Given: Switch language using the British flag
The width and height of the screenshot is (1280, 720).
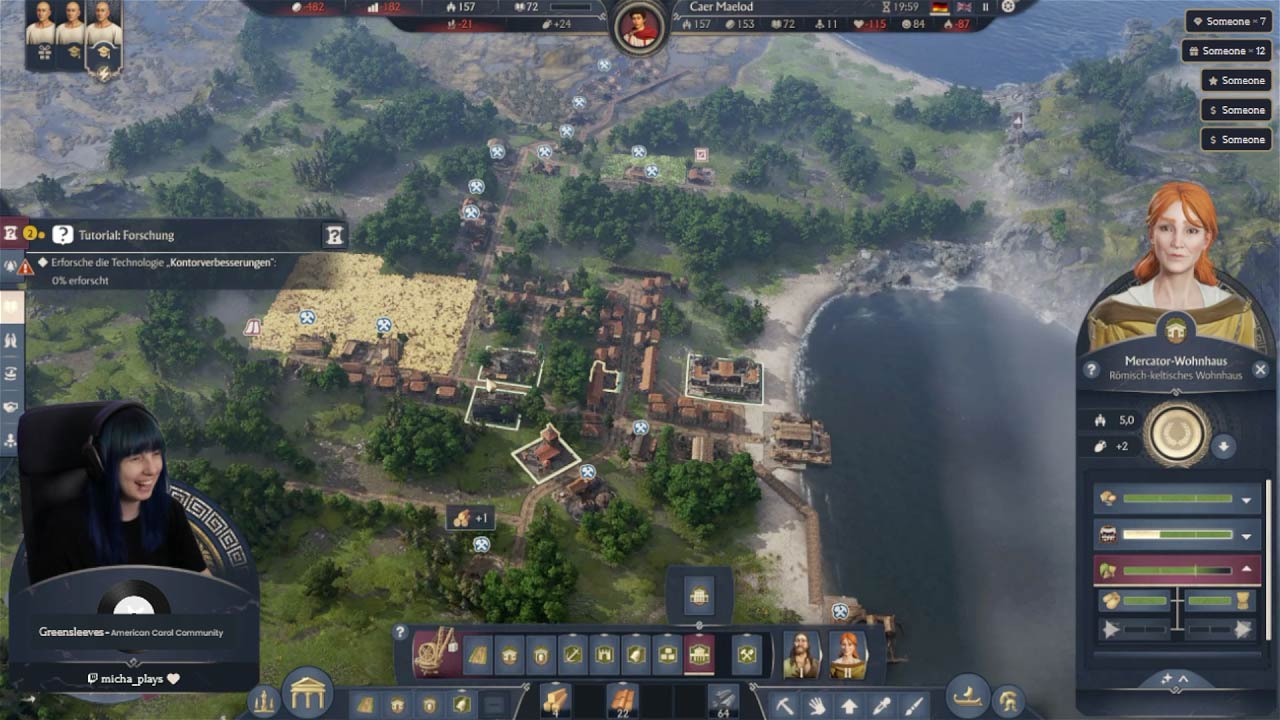Looking at the screenshot, I should [x=965, y=8].
